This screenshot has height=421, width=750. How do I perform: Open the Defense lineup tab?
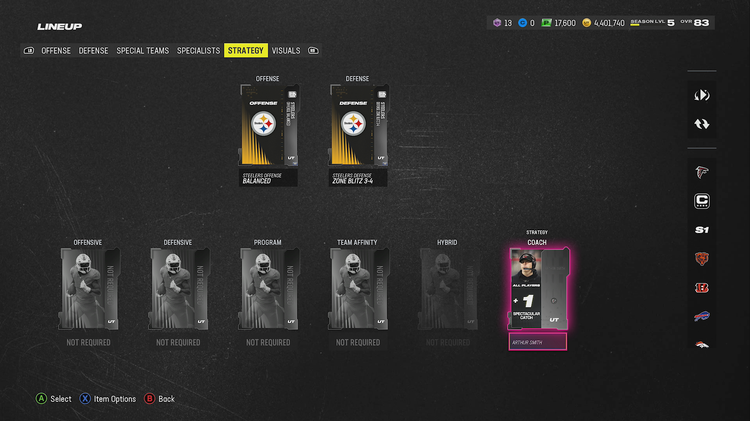pyautogui.click(x=94, y=50)
